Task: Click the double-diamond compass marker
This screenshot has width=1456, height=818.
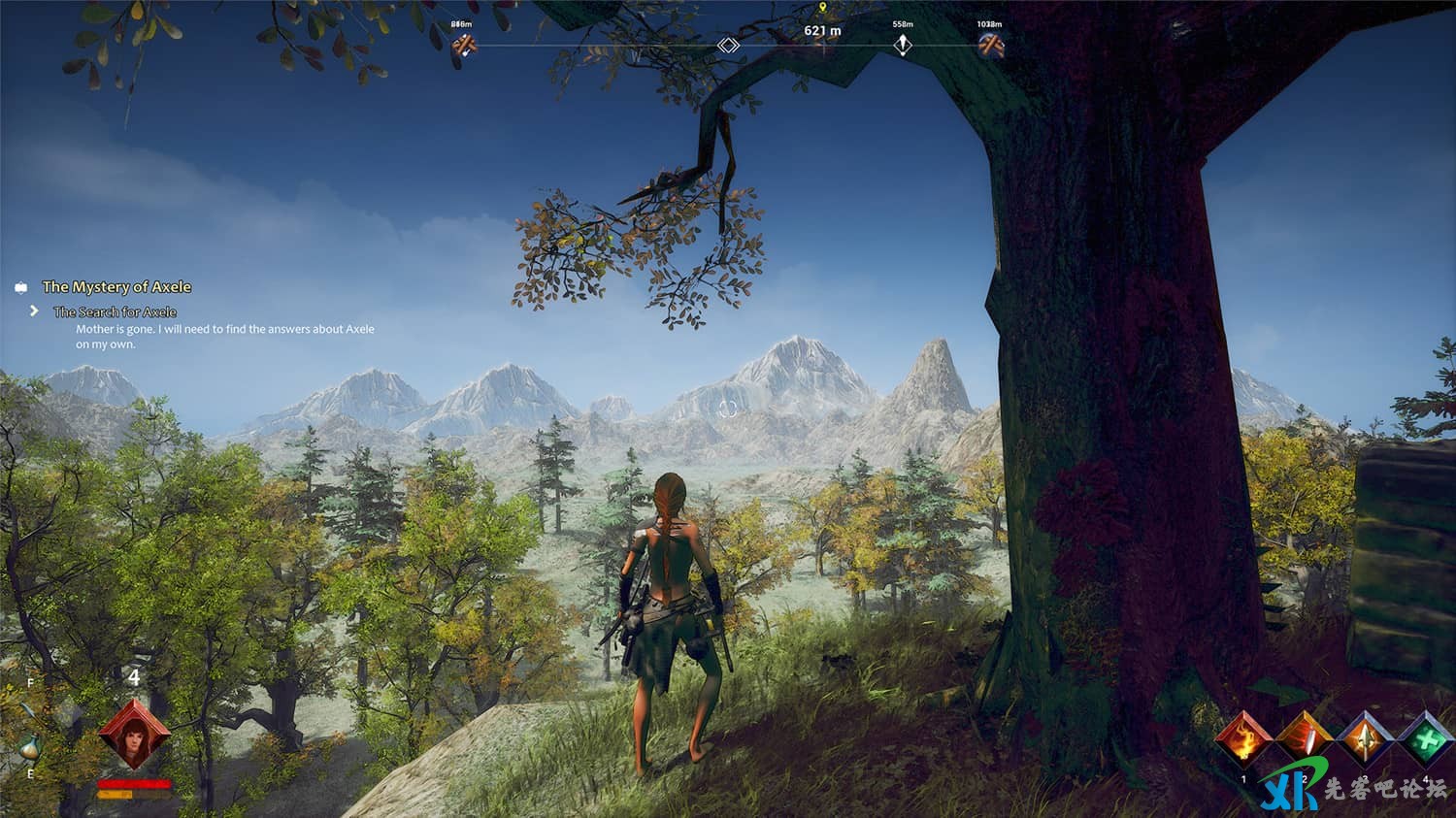Action: pyautogui.click(x=728, y=46)
